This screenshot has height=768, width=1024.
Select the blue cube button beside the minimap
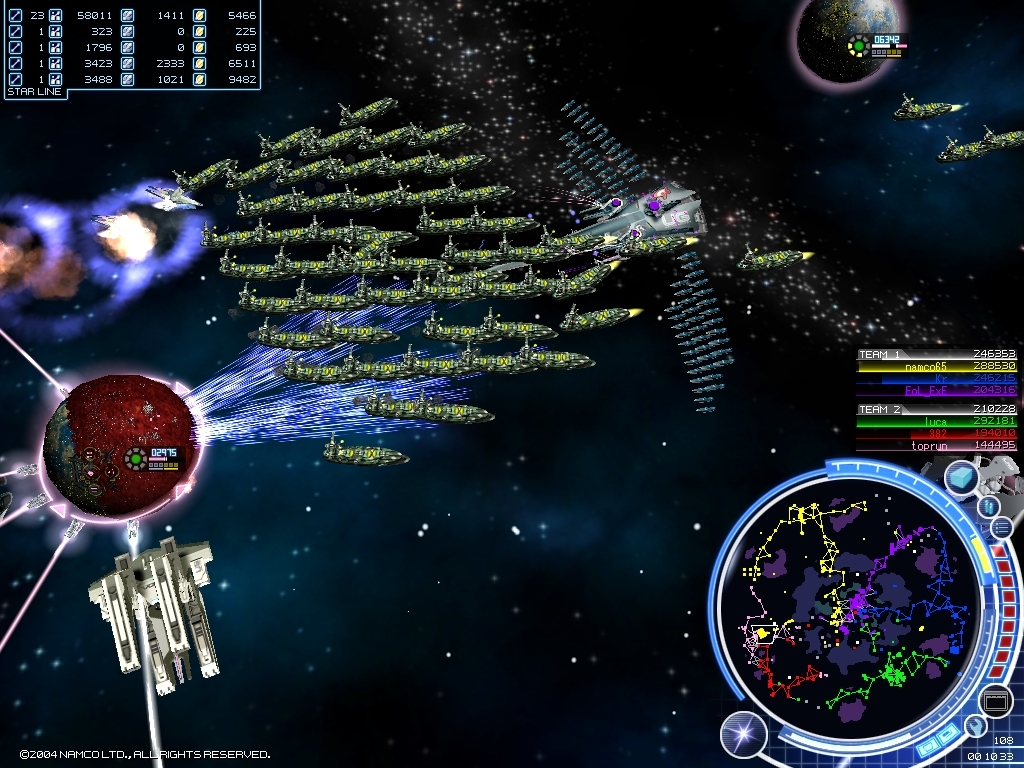coord(961,478)
